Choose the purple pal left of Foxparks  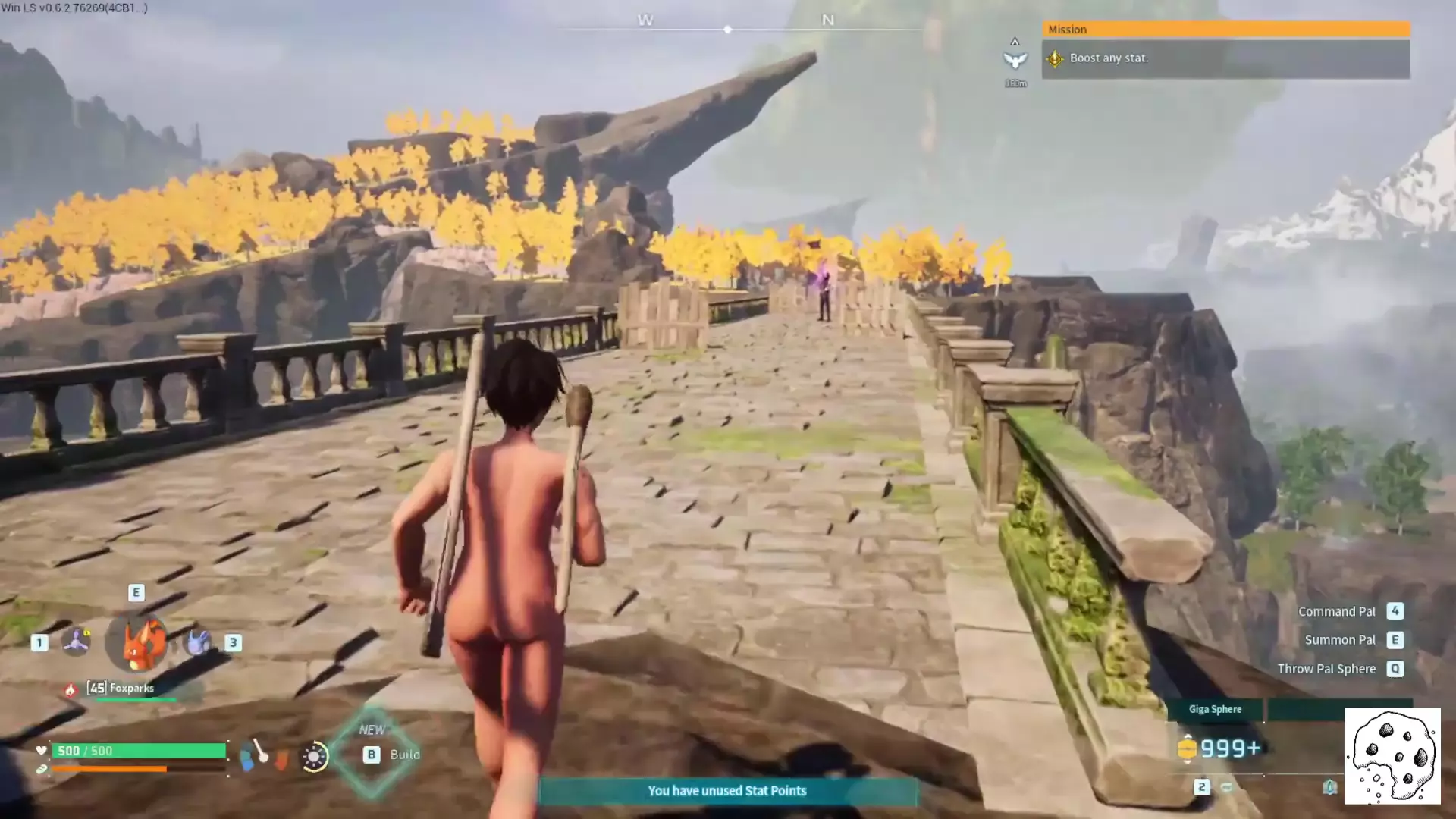tap(76, 642)
